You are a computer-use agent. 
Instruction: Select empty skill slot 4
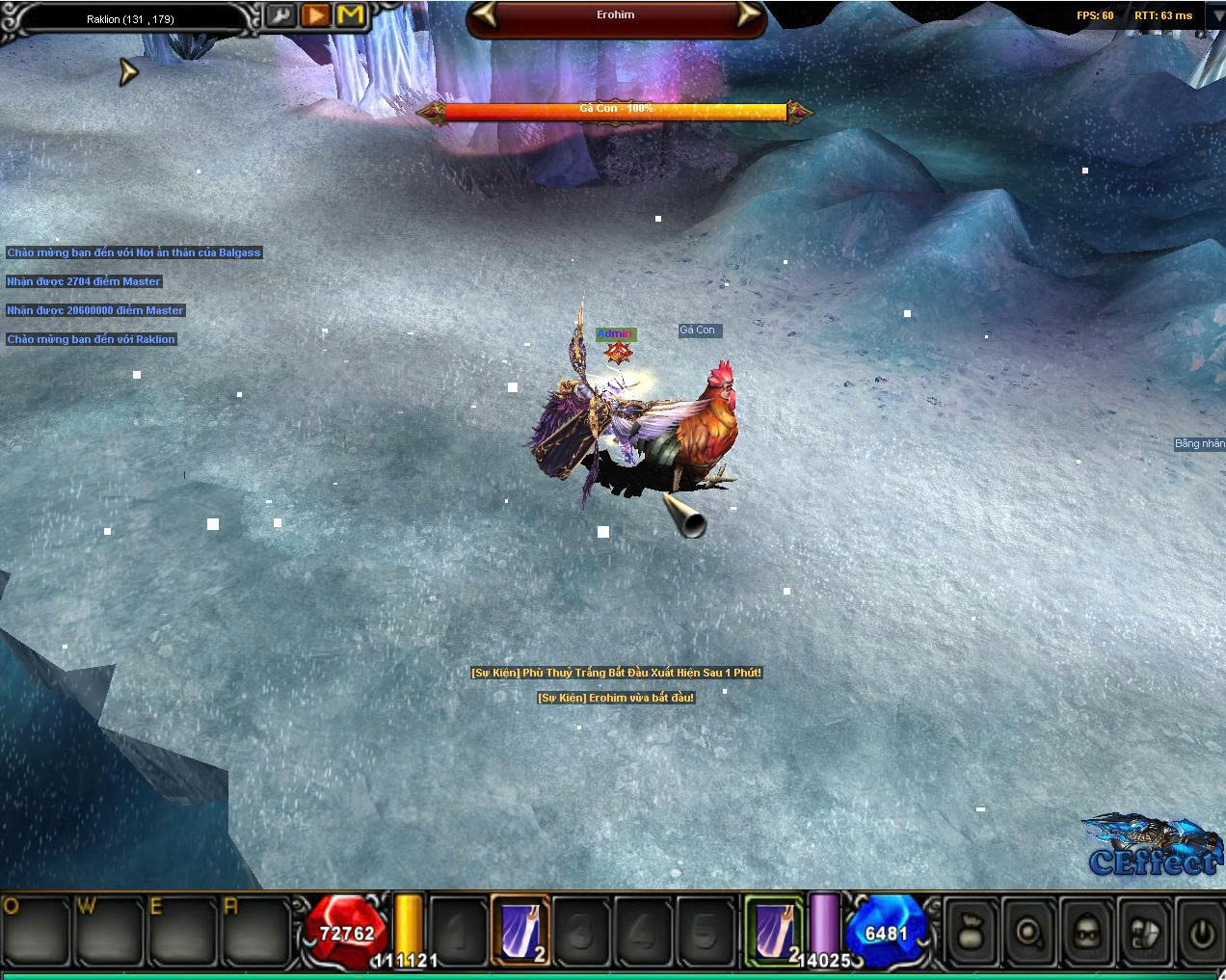click(644, 931)
